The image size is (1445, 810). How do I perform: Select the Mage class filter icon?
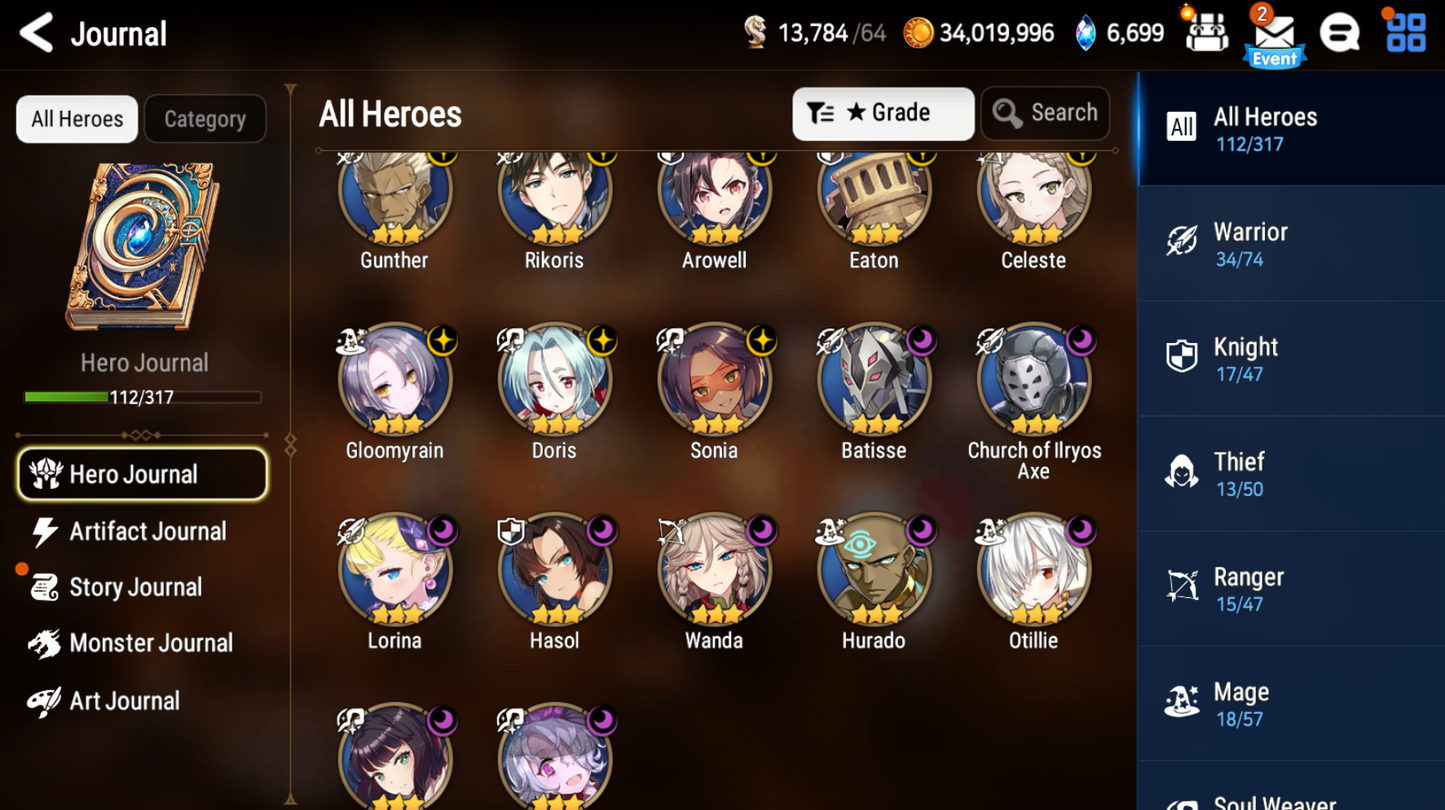click(x=1183, y=700)
